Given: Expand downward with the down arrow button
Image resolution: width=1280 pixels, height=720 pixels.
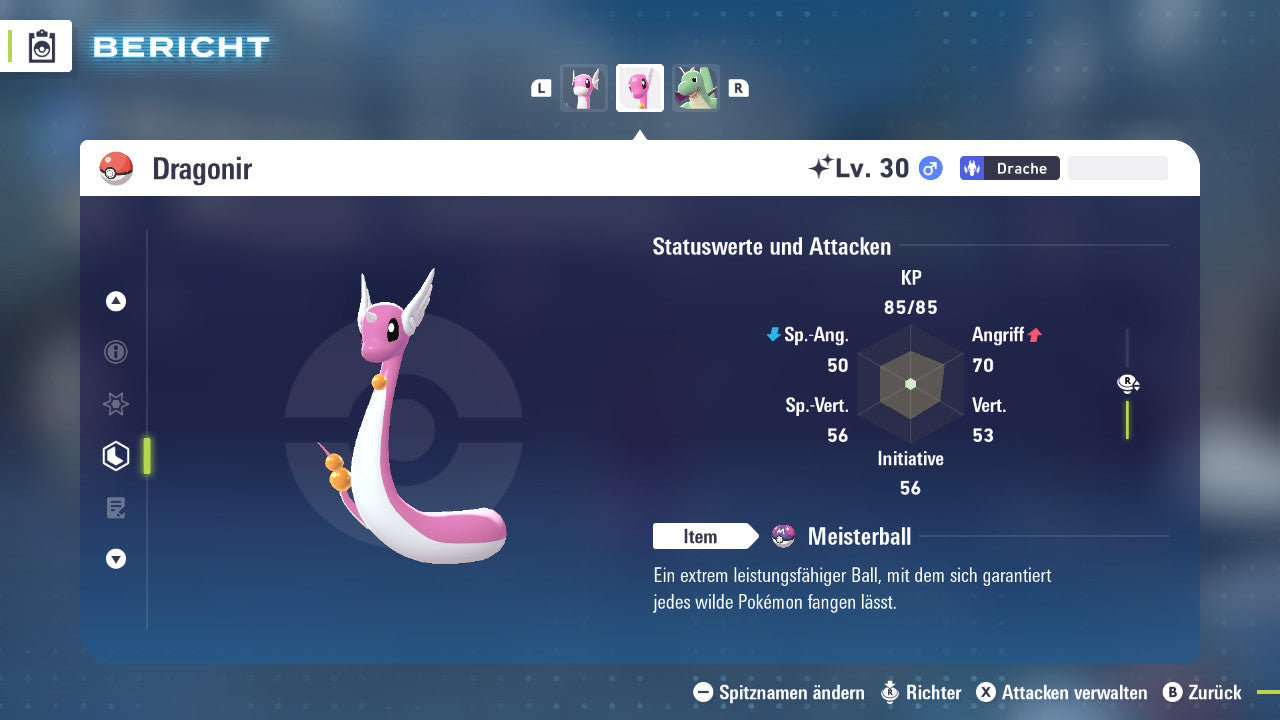Looking at the screenshot, I should (x=115, y=559).
